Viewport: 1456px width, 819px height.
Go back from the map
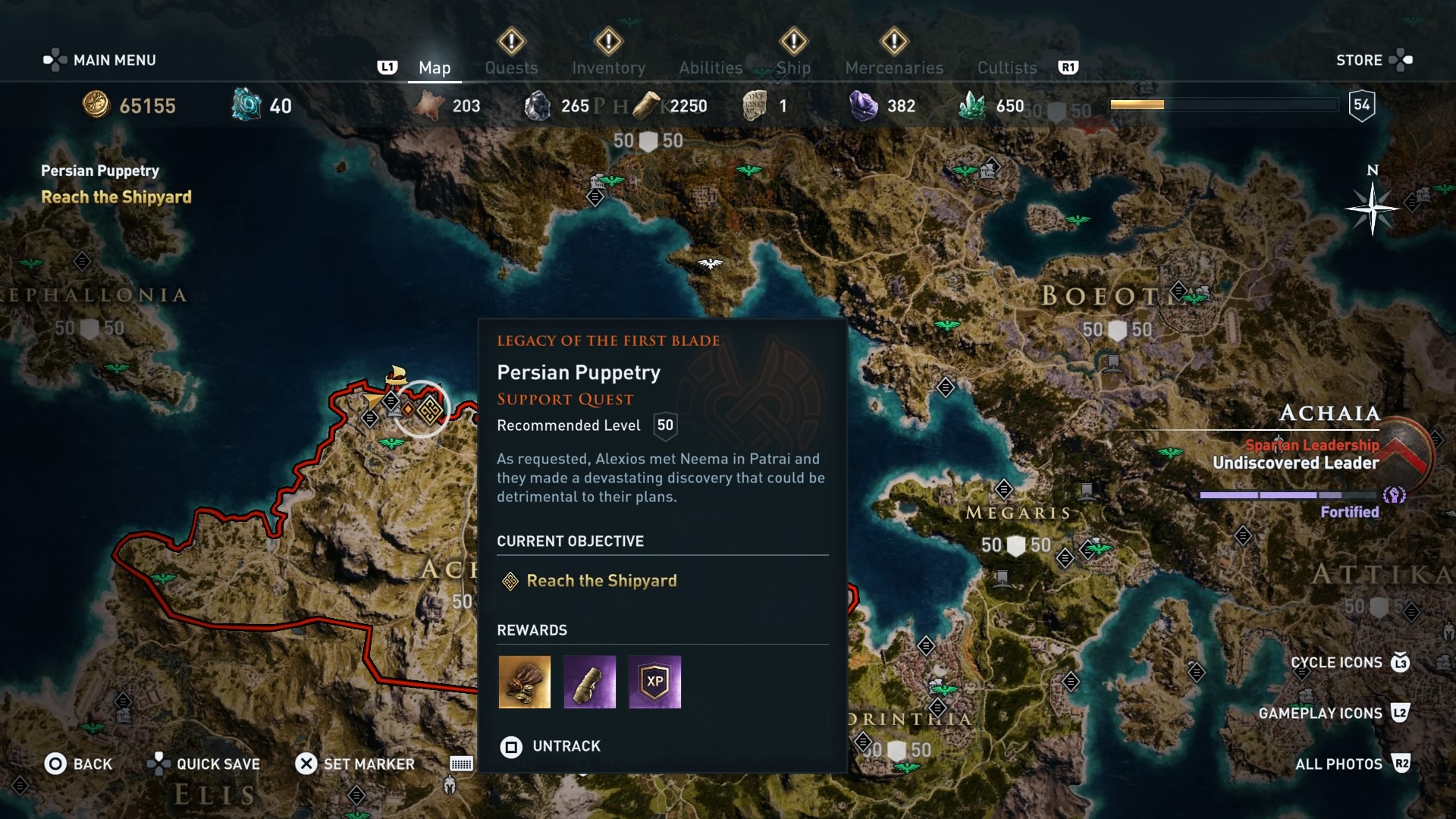(78, 764)
